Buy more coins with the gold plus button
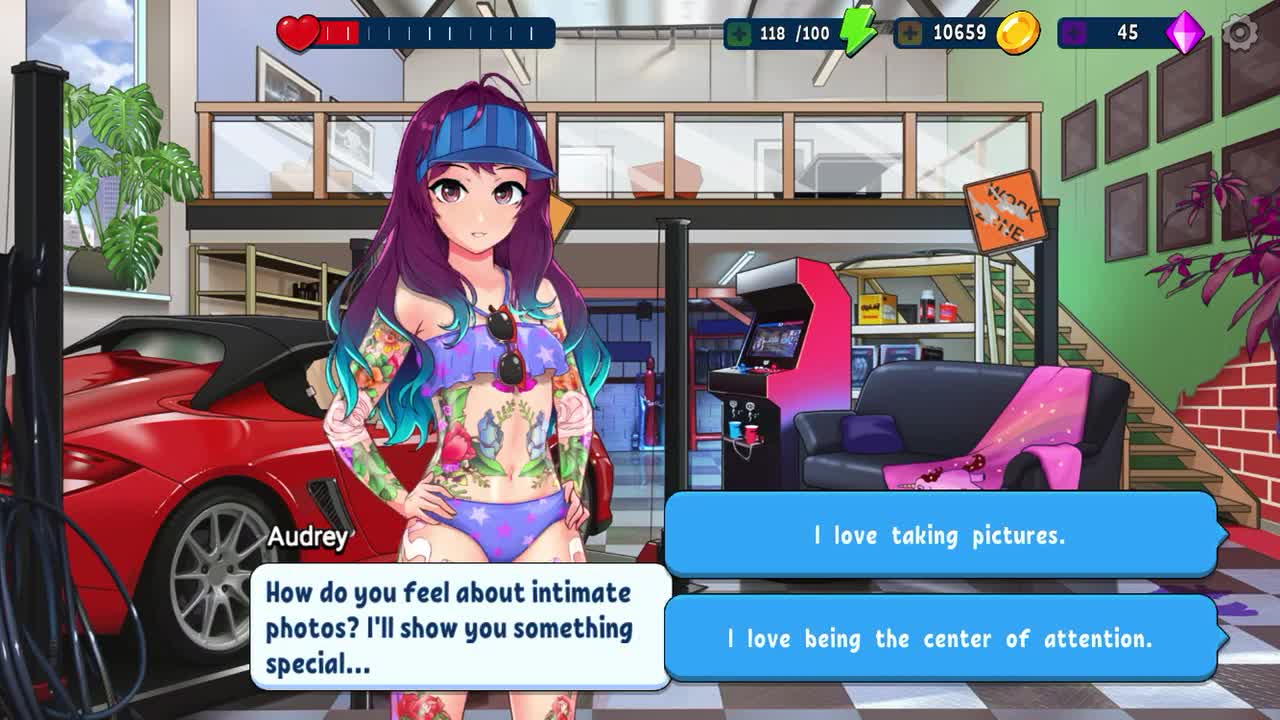 pos(910,33)
